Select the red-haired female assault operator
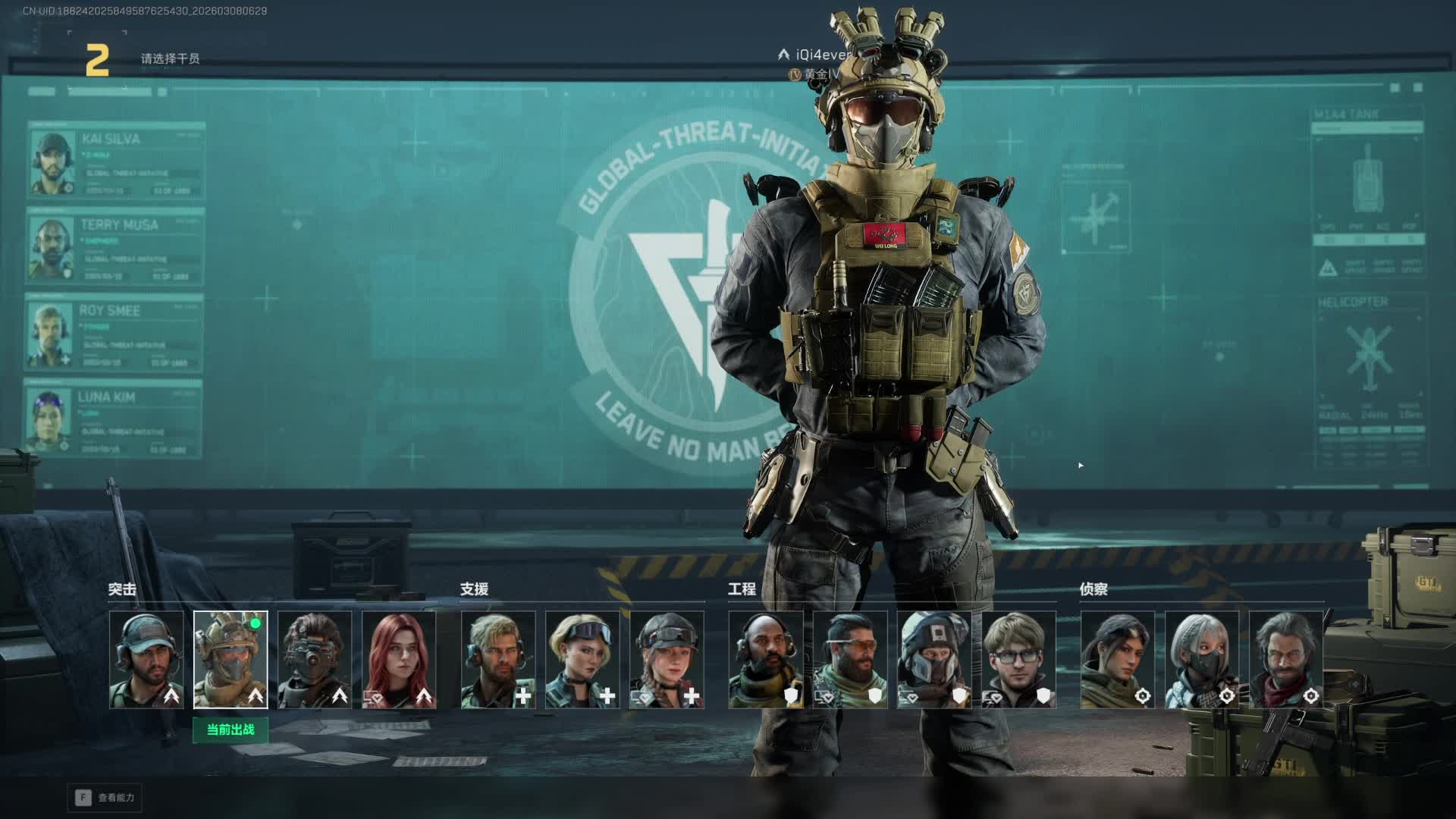This screenshot has height=819, width=1456. point(399,660)
